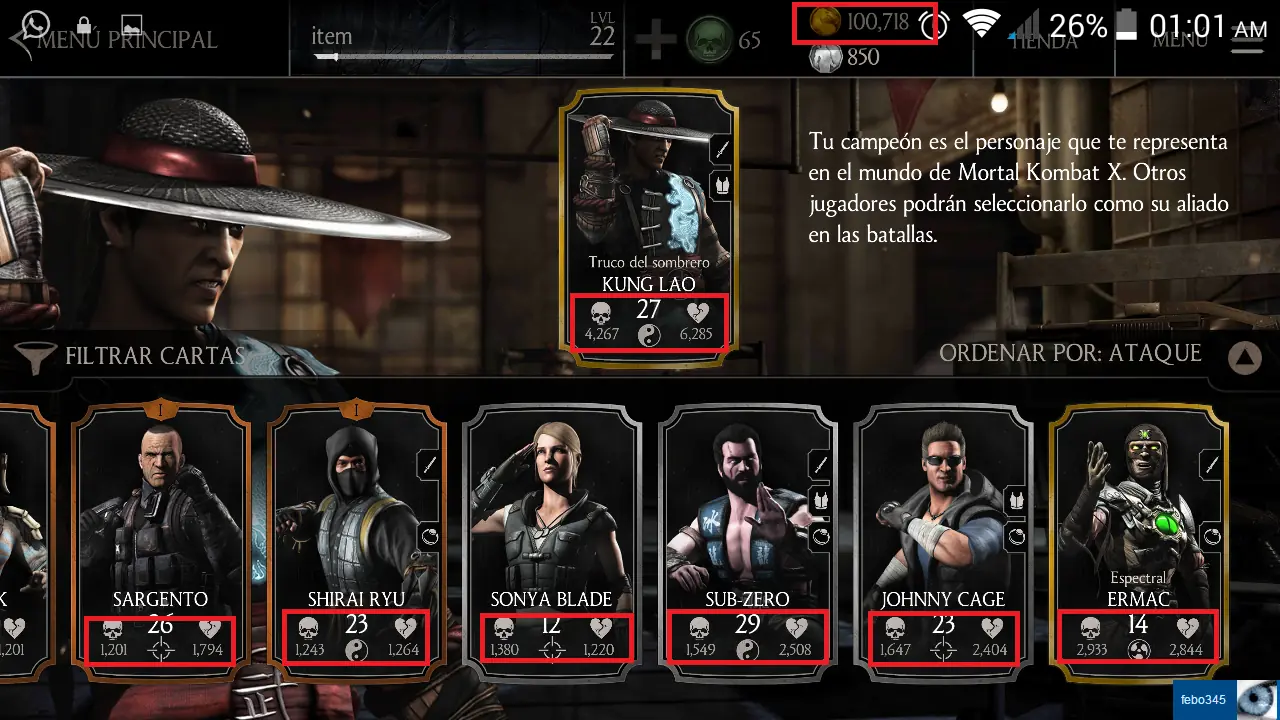
Task: Tap the power saving indicator near the coins
Action: (932, 25)
